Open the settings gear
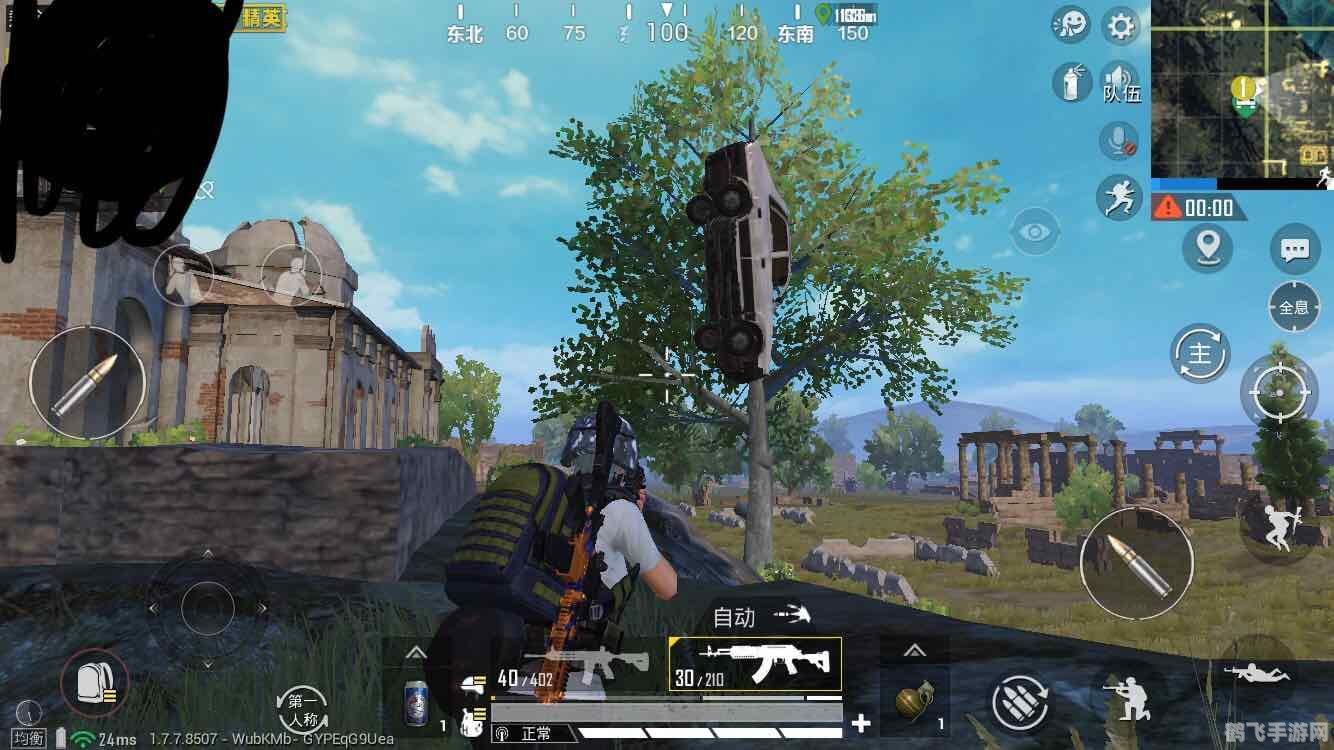This screenshot has height=750, width=1334. (1122, 25)
